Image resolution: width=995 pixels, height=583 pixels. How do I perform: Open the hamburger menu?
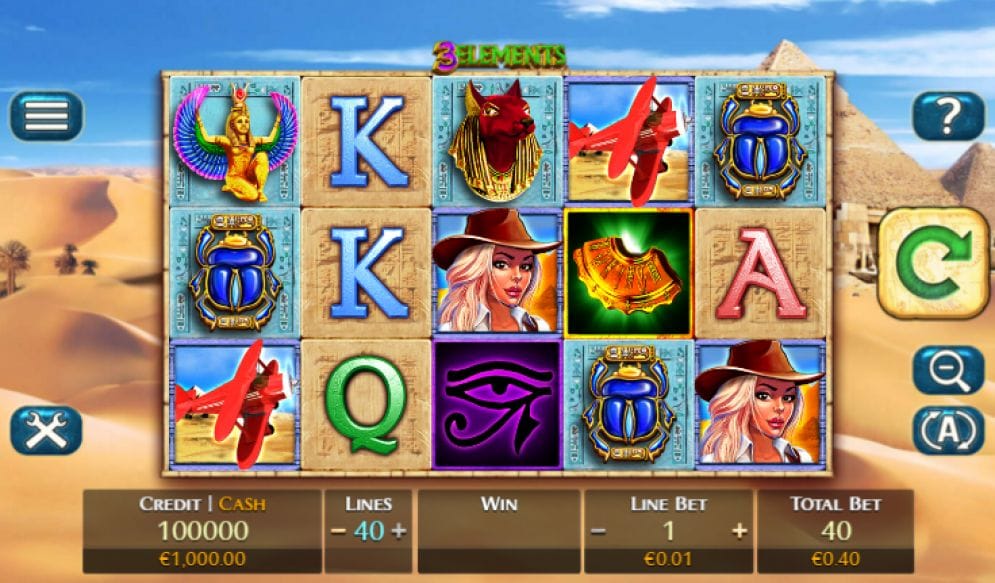click(x=46, y=116)
